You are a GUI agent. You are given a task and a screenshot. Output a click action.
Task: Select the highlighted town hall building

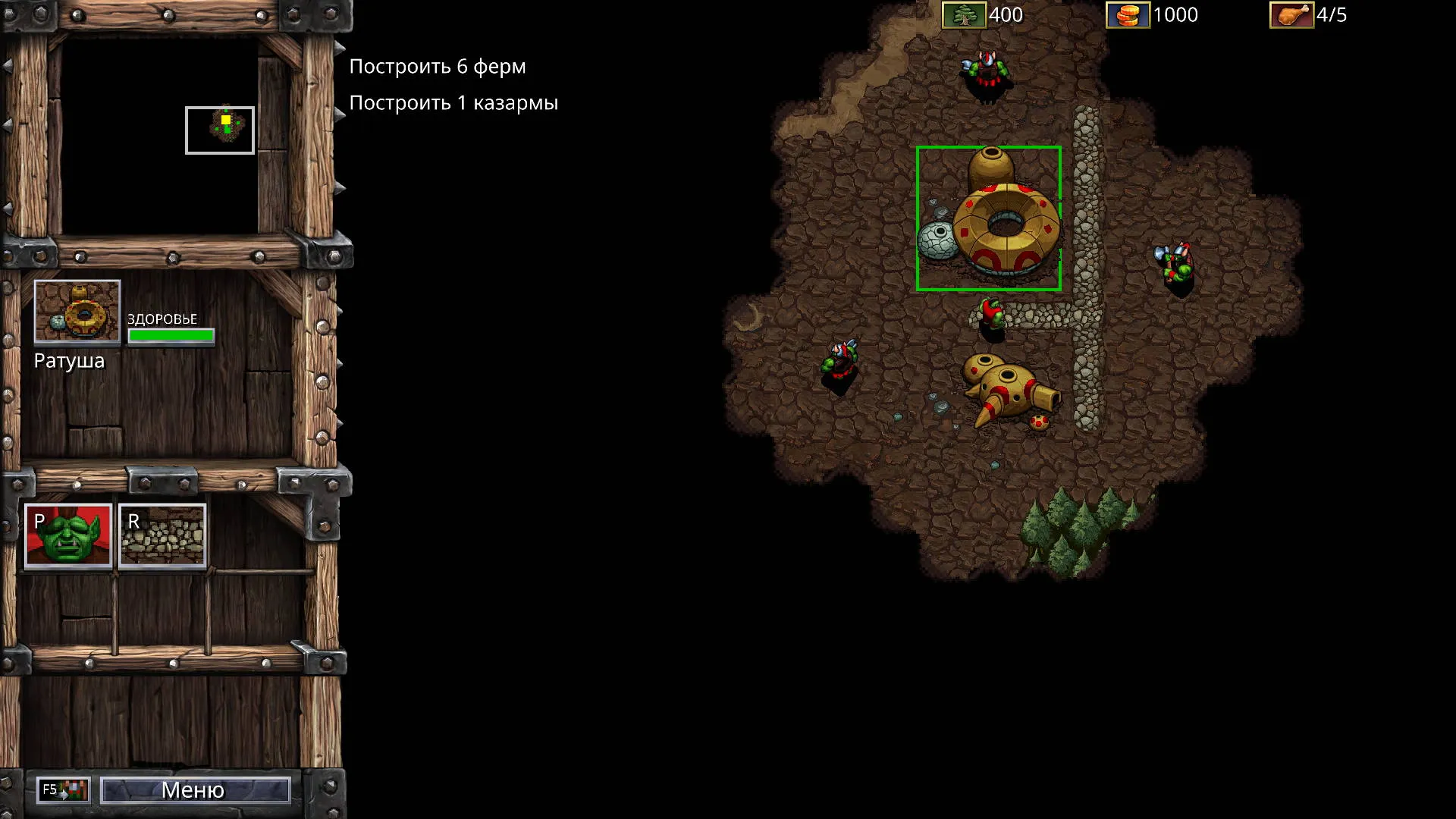pyautogui.click(x=988, y=218)
